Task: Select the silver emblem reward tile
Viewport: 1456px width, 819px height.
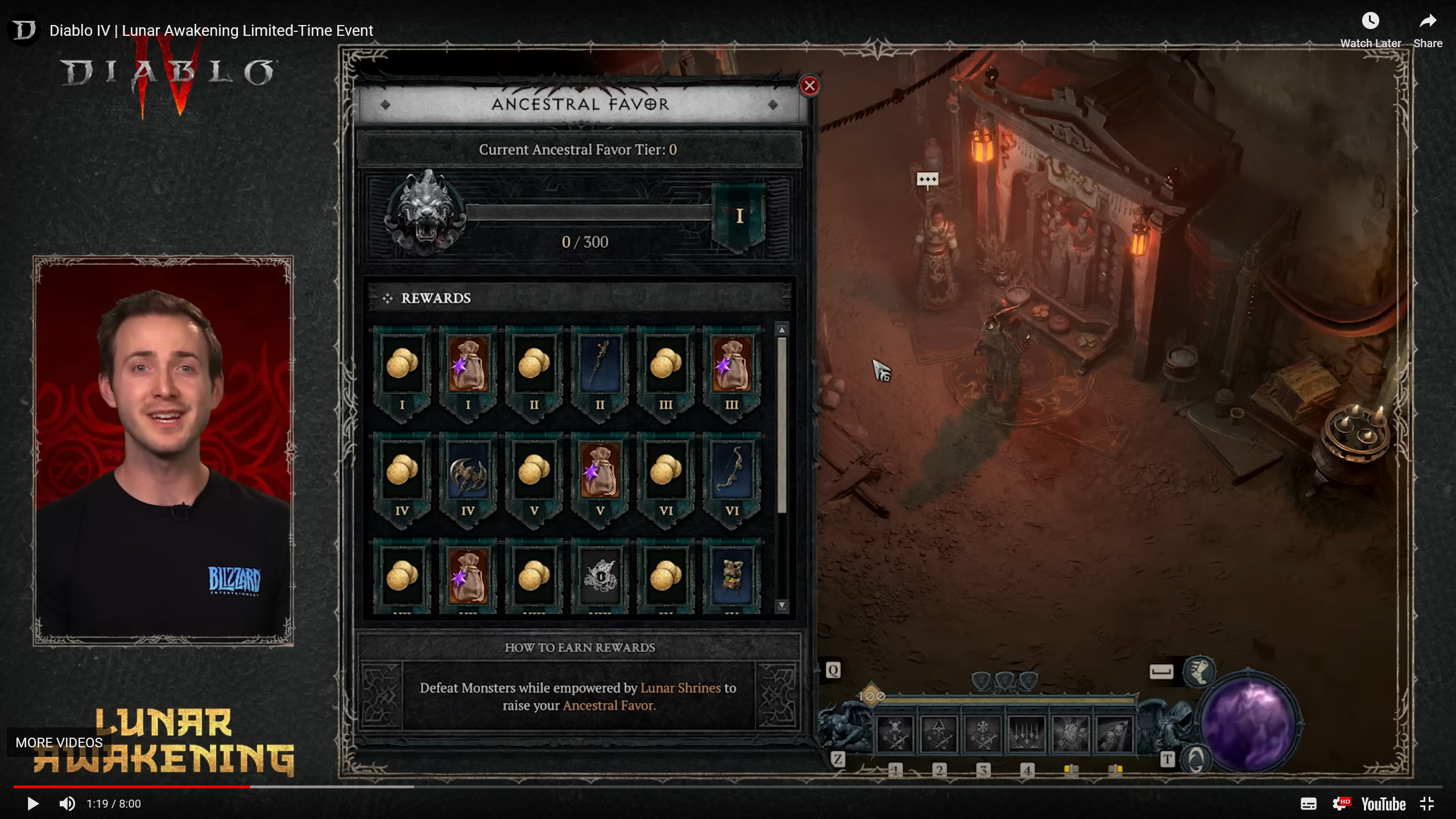Action: 599,576
